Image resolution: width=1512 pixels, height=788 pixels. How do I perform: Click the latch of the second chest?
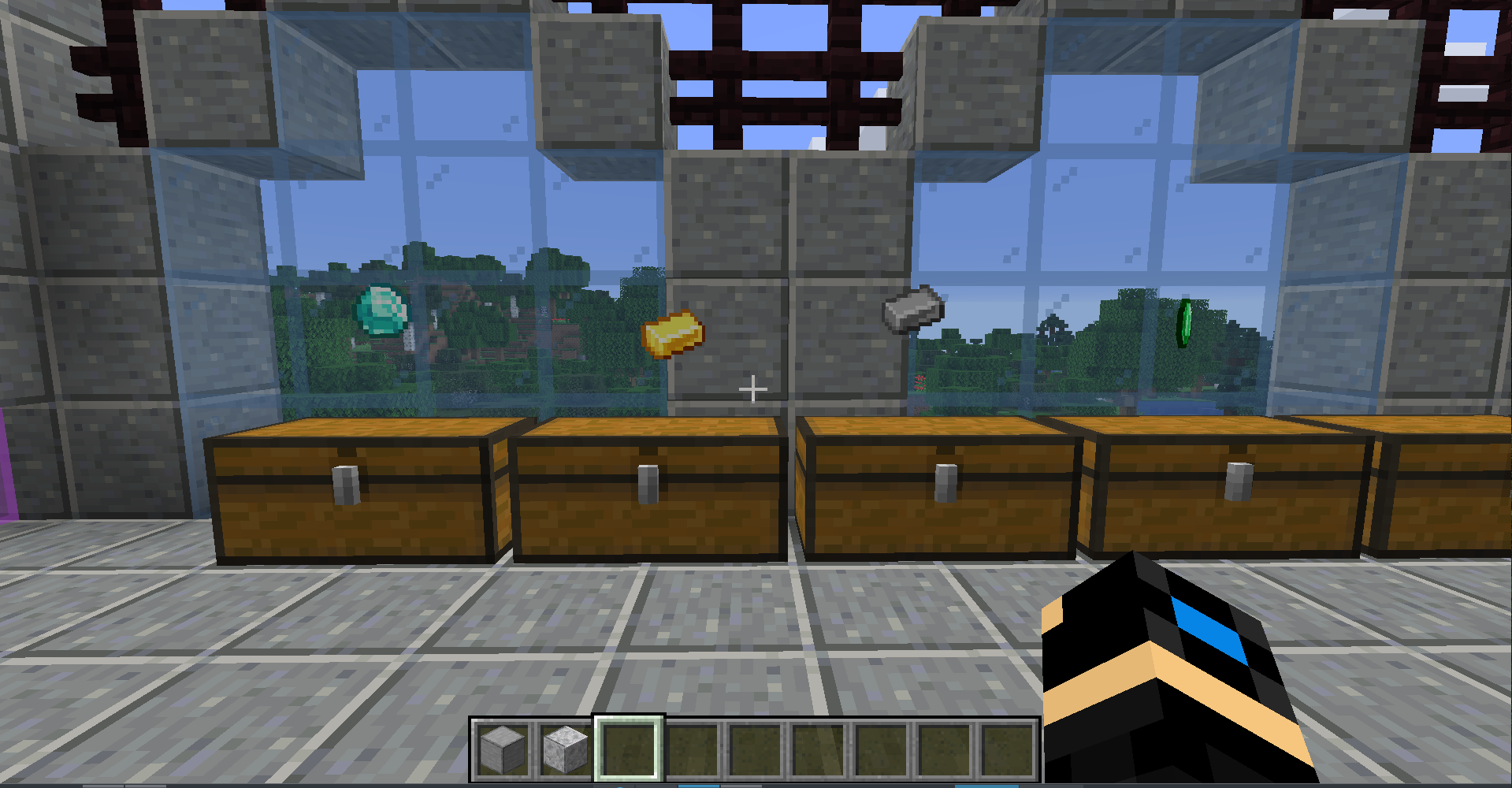646,485
